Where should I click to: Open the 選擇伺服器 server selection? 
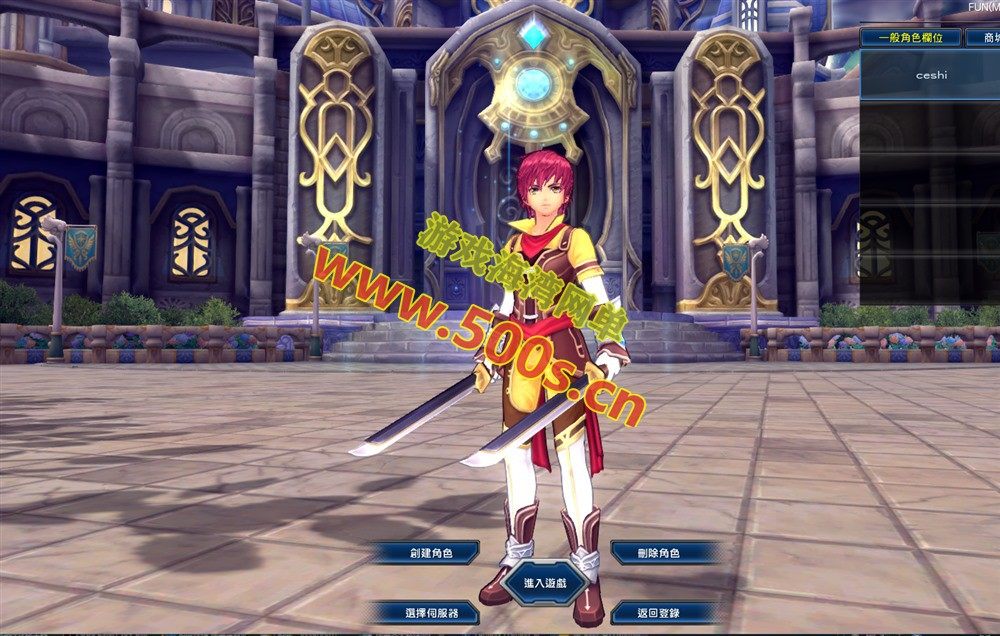[x=431, y=612]
